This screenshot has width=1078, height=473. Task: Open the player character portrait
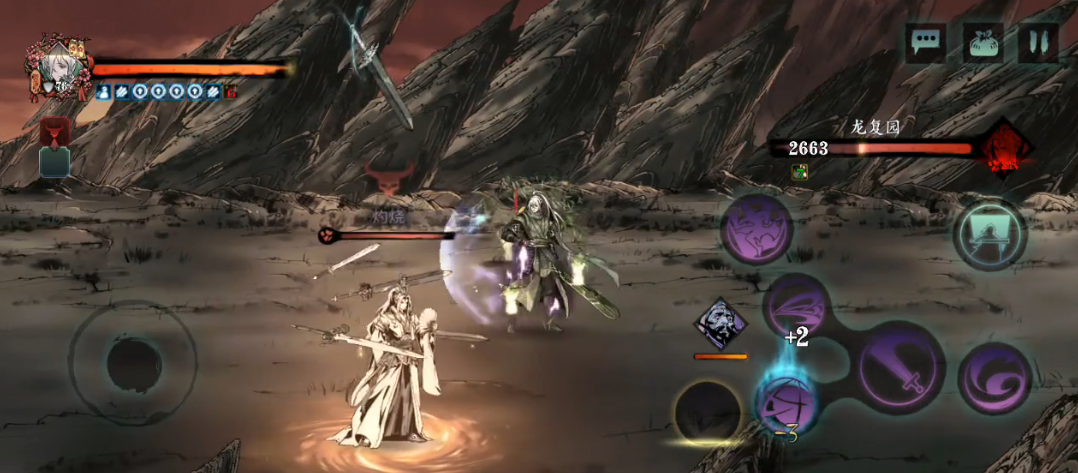pyautogui.click(x=56, y=66)
